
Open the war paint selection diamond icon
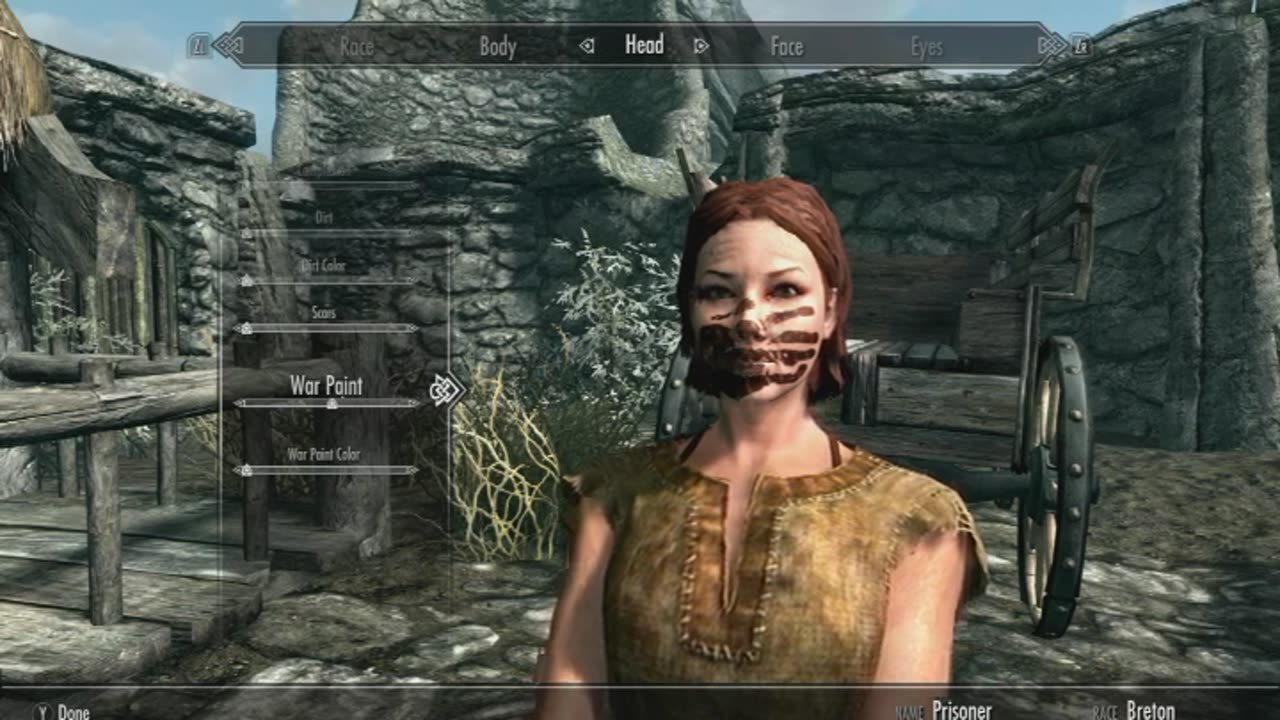[x=443, y=388]
